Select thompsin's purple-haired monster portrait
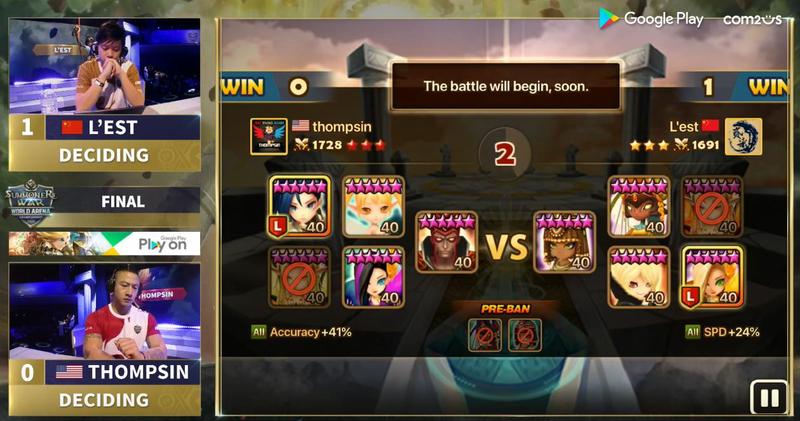This screenshot has width=800, height=421. tap(373, 276)
